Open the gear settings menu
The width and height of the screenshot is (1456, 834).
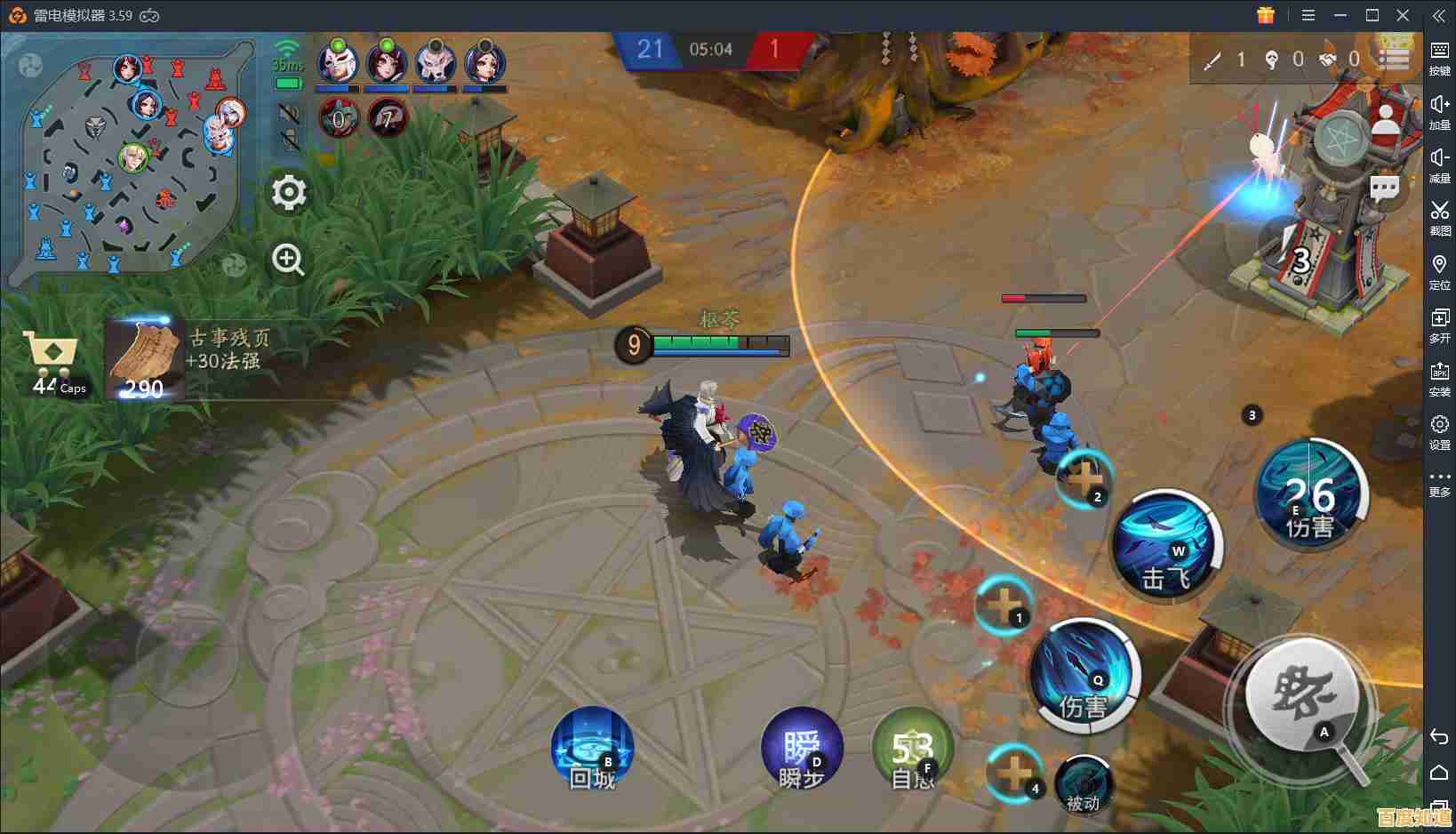coord(289,192)
